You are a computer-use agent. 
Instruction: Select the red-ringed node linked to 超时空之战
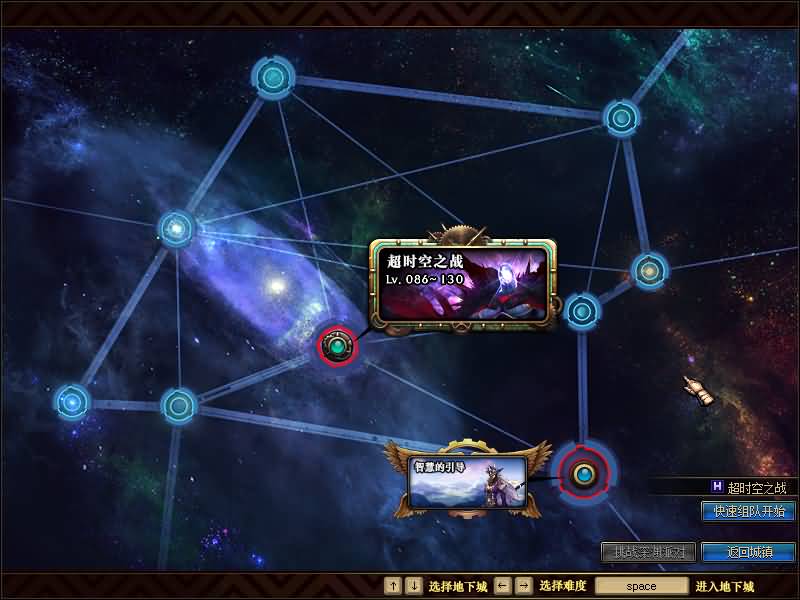tap(339, 346)
